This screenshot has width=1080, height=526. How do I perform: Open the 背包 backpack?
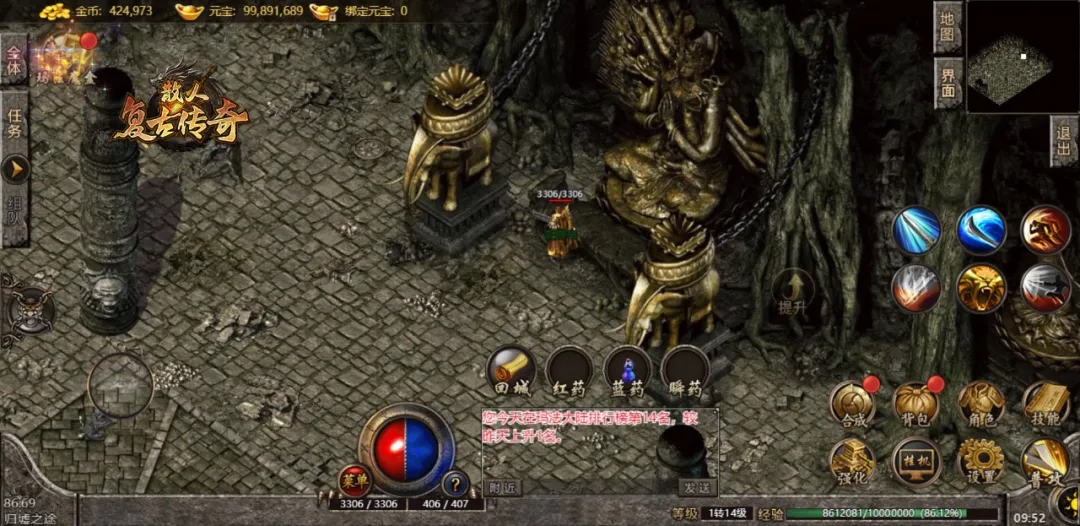coord(915,402)
